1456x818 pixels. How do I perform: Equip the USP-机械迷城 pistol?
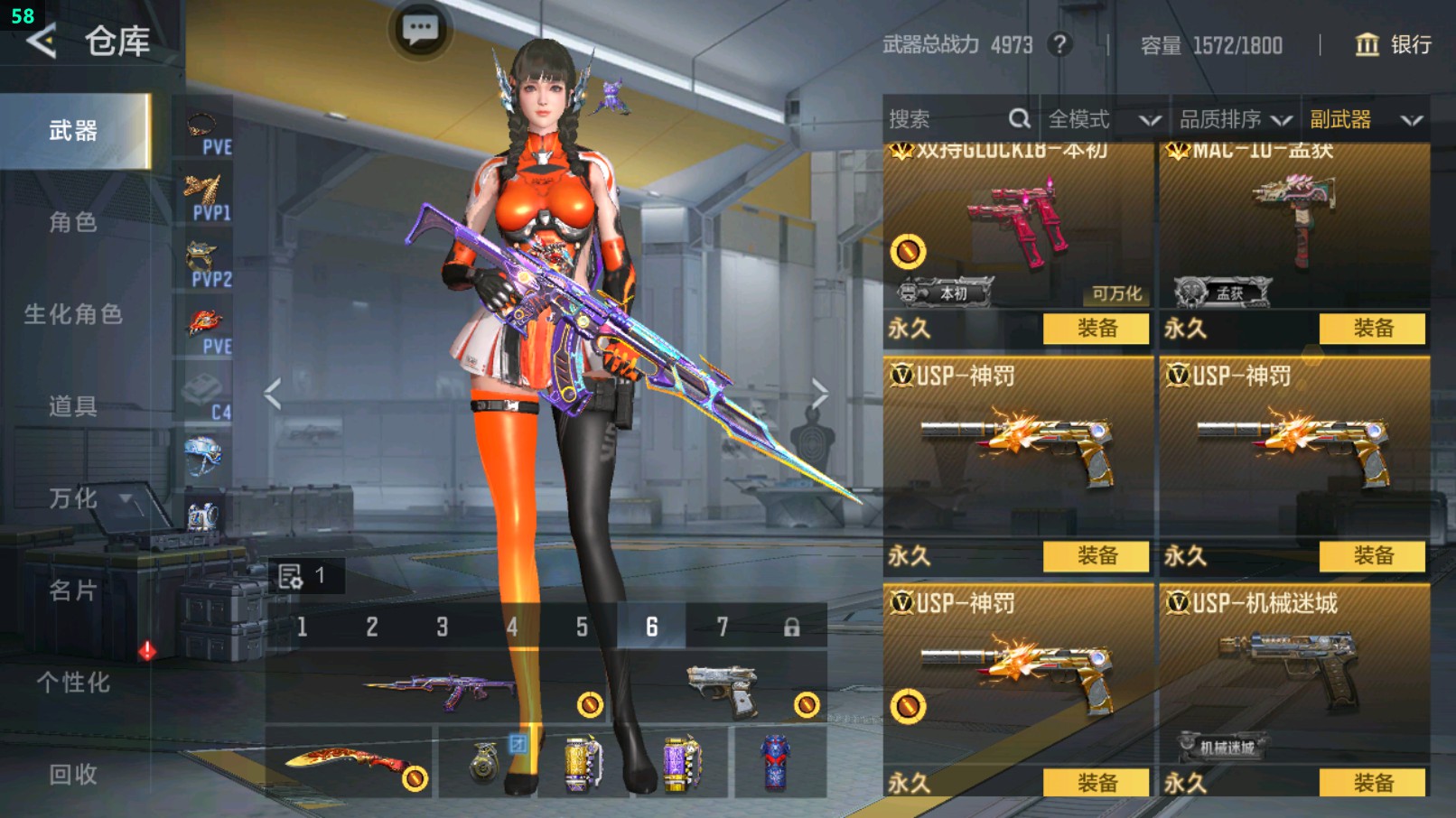coord(1372,783)
